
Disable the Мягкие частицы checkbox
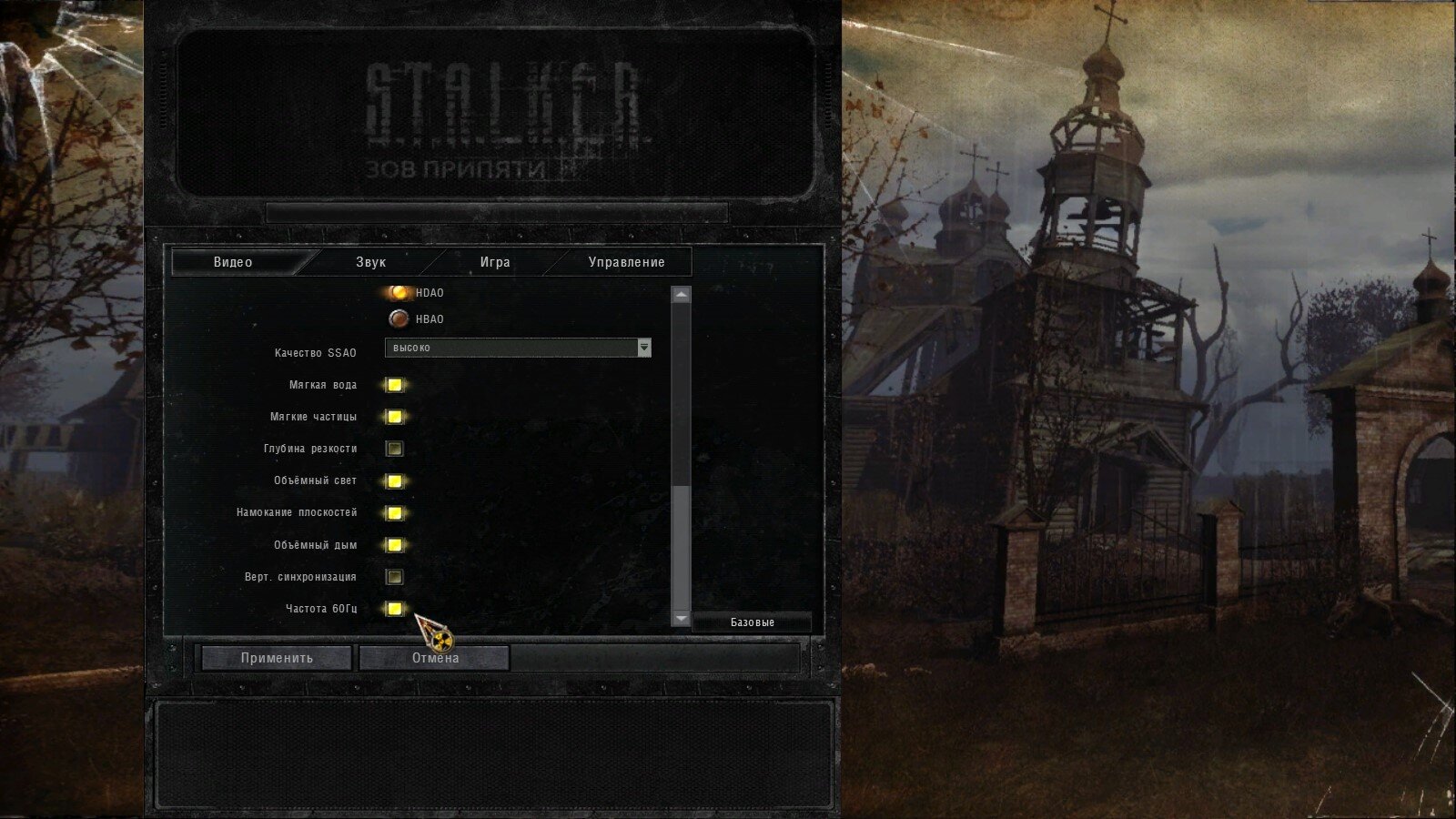[394, 416]
